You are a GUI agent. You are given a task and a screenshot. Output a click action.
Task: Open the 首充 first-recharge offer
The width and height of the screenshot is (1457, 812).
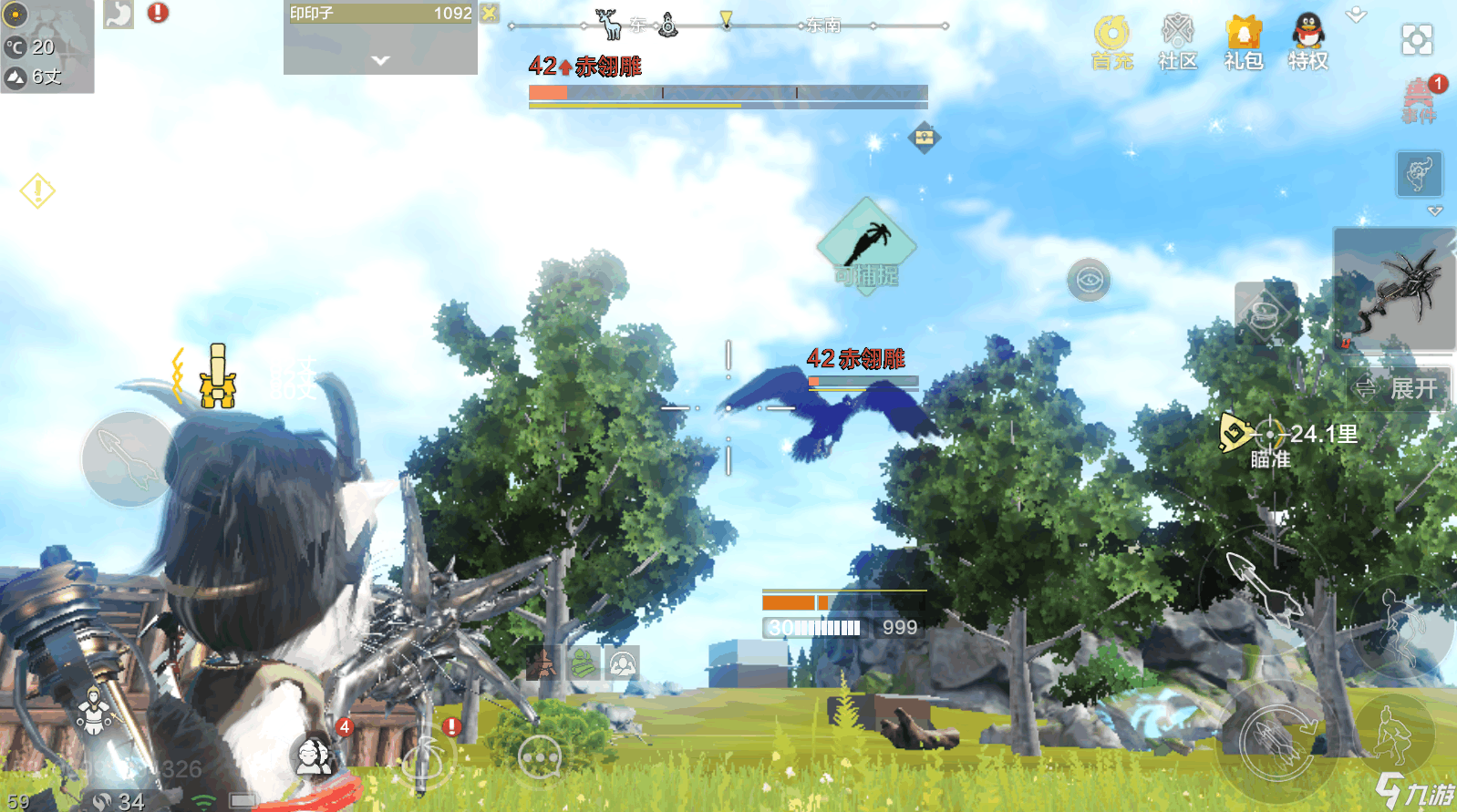(x=1111, y=42)
